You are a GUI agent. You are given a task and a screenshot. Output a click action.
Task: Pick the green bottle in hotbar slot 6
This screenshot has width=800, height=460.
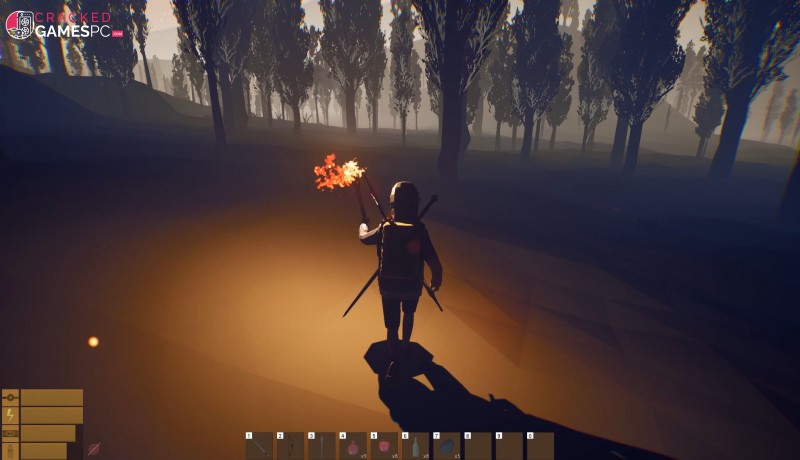click(415, 447)
